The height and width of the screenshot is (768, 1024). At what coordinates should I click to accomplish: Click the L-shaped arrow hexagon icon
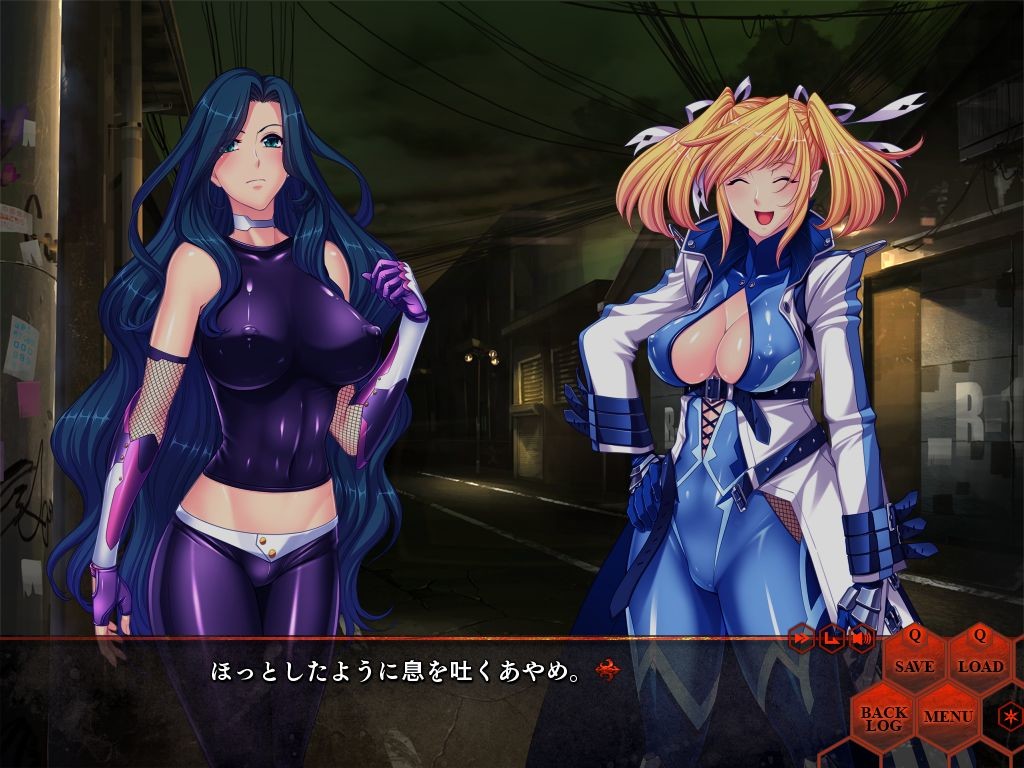[831, 637]
